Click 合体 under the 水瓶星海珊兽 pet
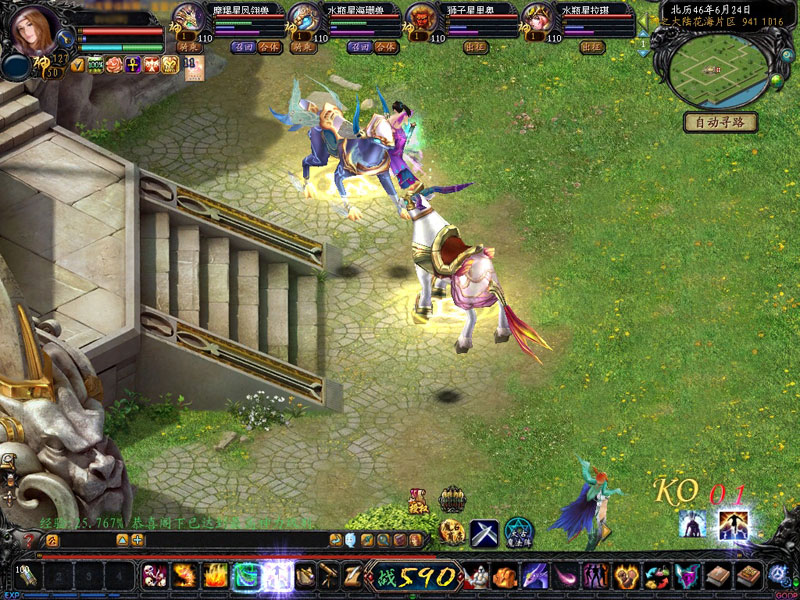The width and height of the screenshot is (800, 600). (384, 47)
